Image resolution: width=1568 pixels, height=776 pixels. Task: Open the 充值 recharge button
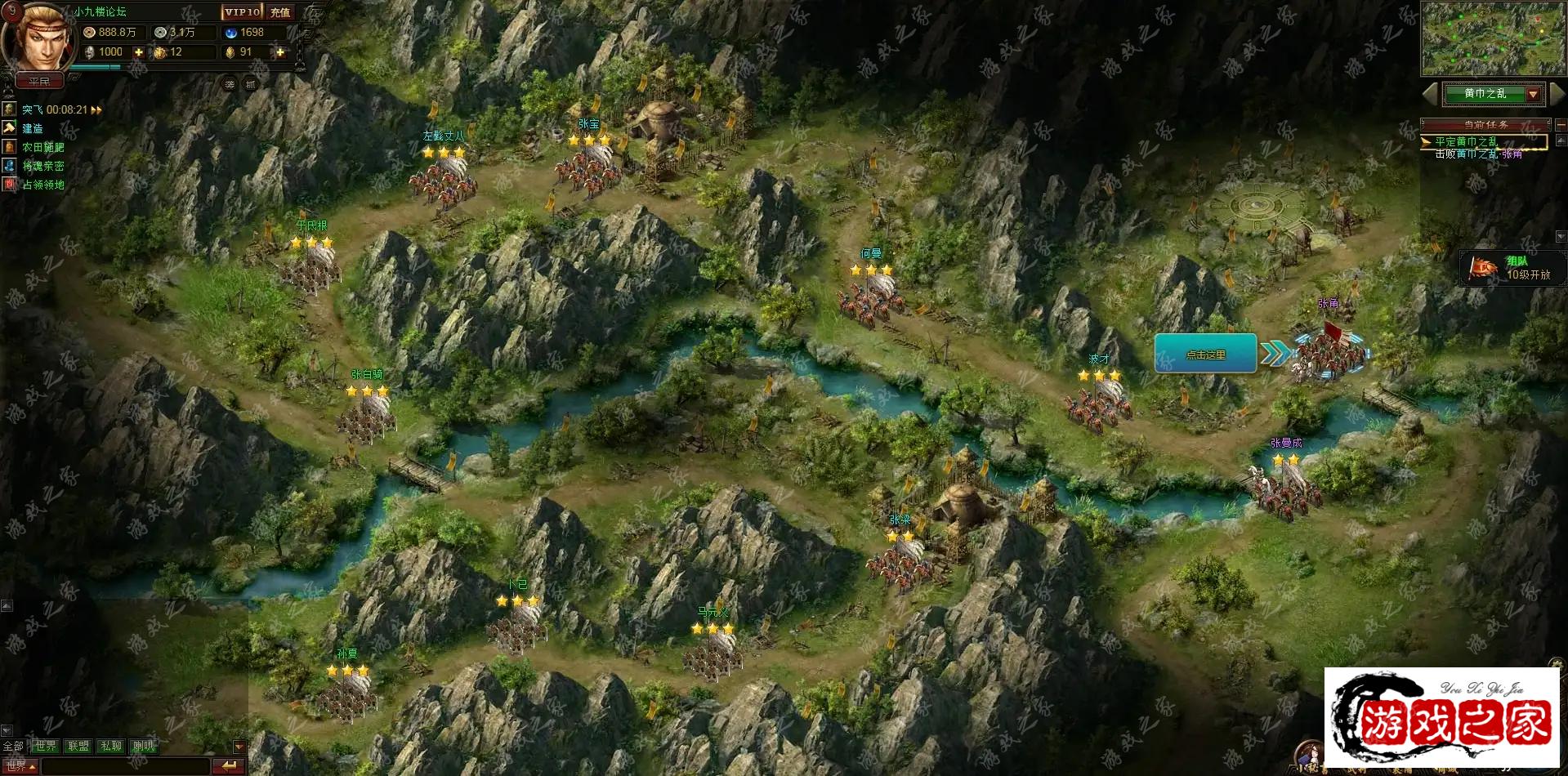(280, 12)
